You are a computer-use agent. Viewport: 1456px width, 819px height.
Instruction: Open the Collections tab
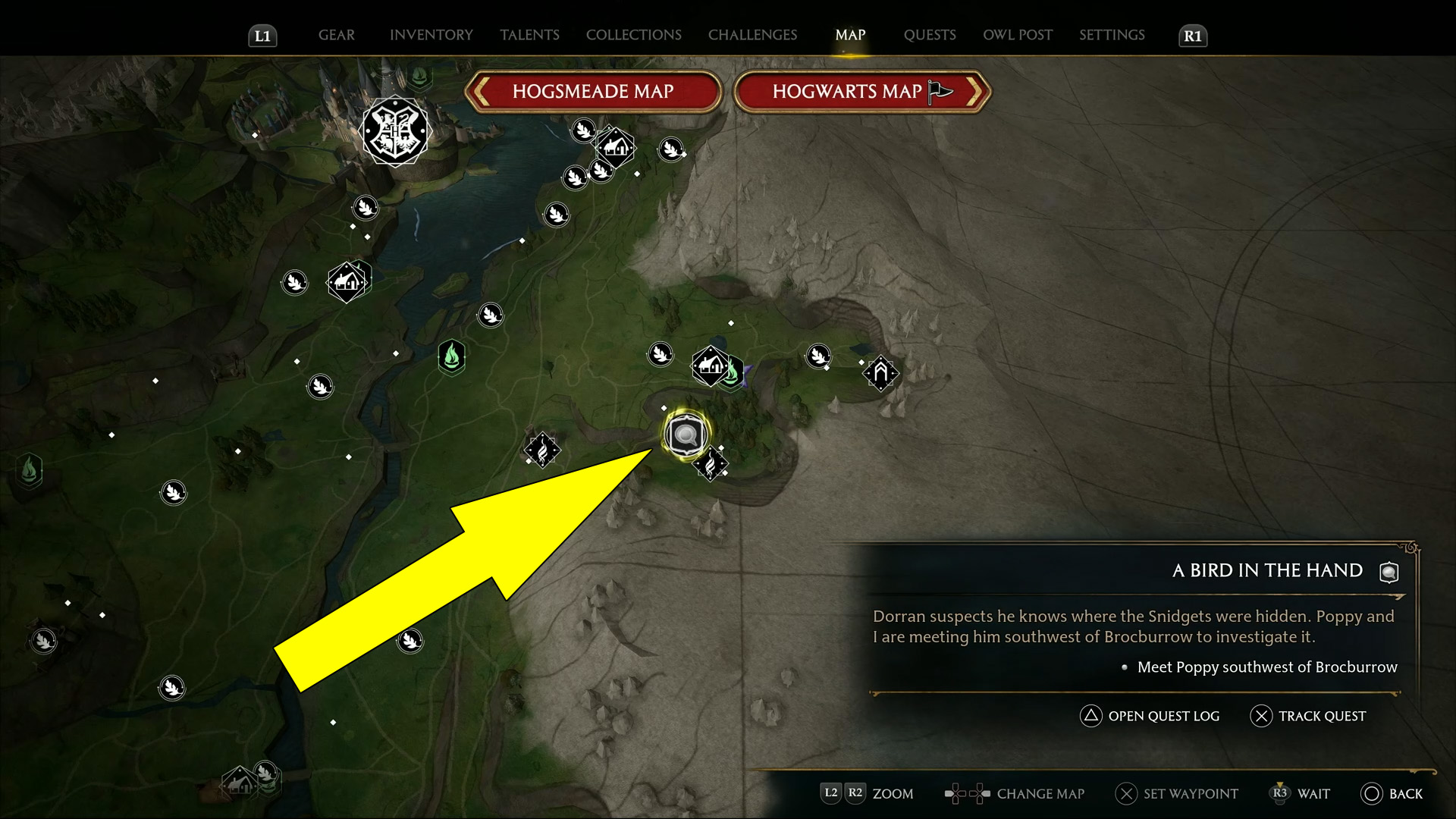point(633,35)
